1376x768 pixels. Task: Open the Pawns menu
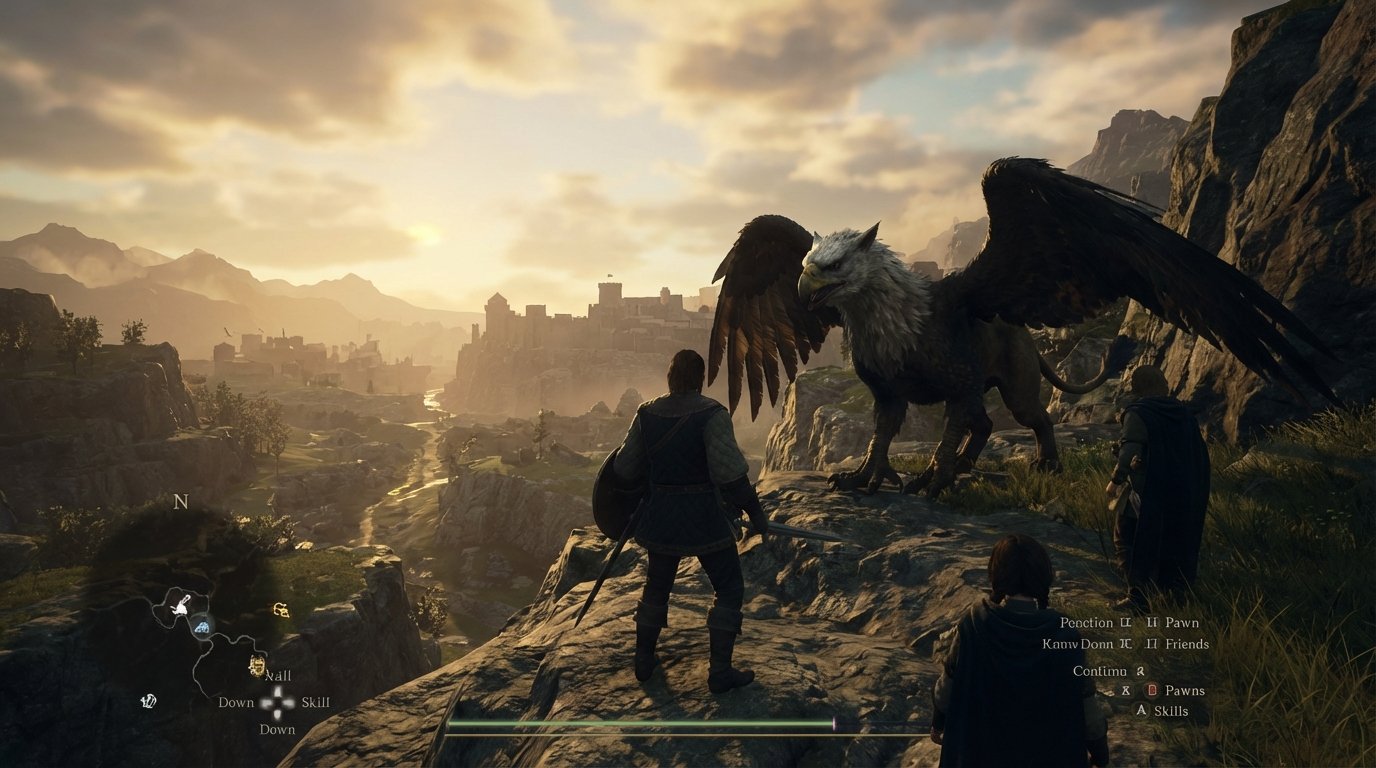[1186, 691]
